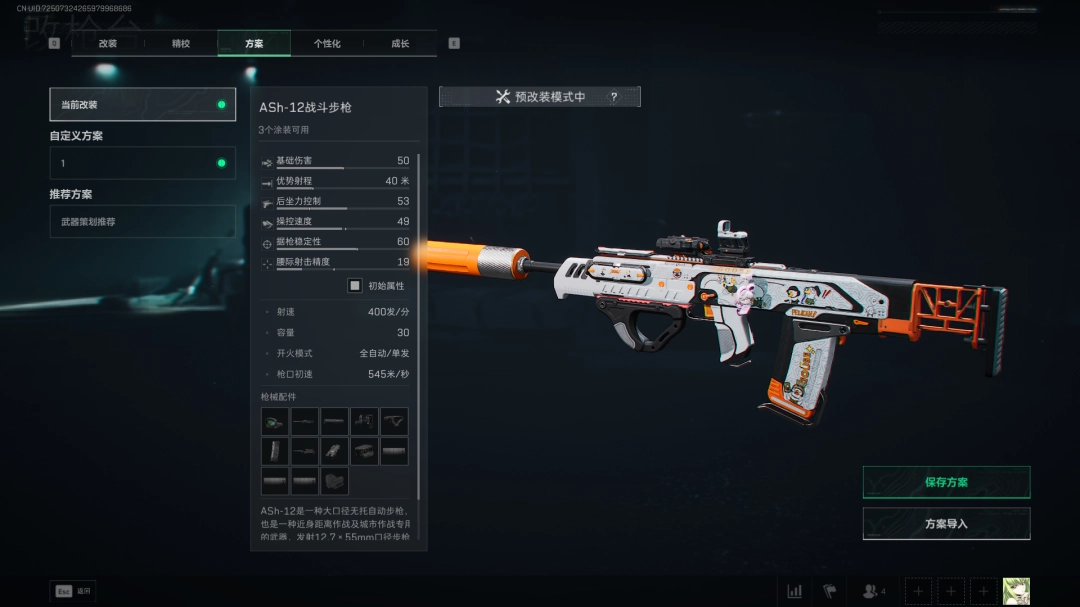The width and height of the screenshot is (1080, 607).
Task: Toggle the 初始属性 checkbox
Action: 354,285
